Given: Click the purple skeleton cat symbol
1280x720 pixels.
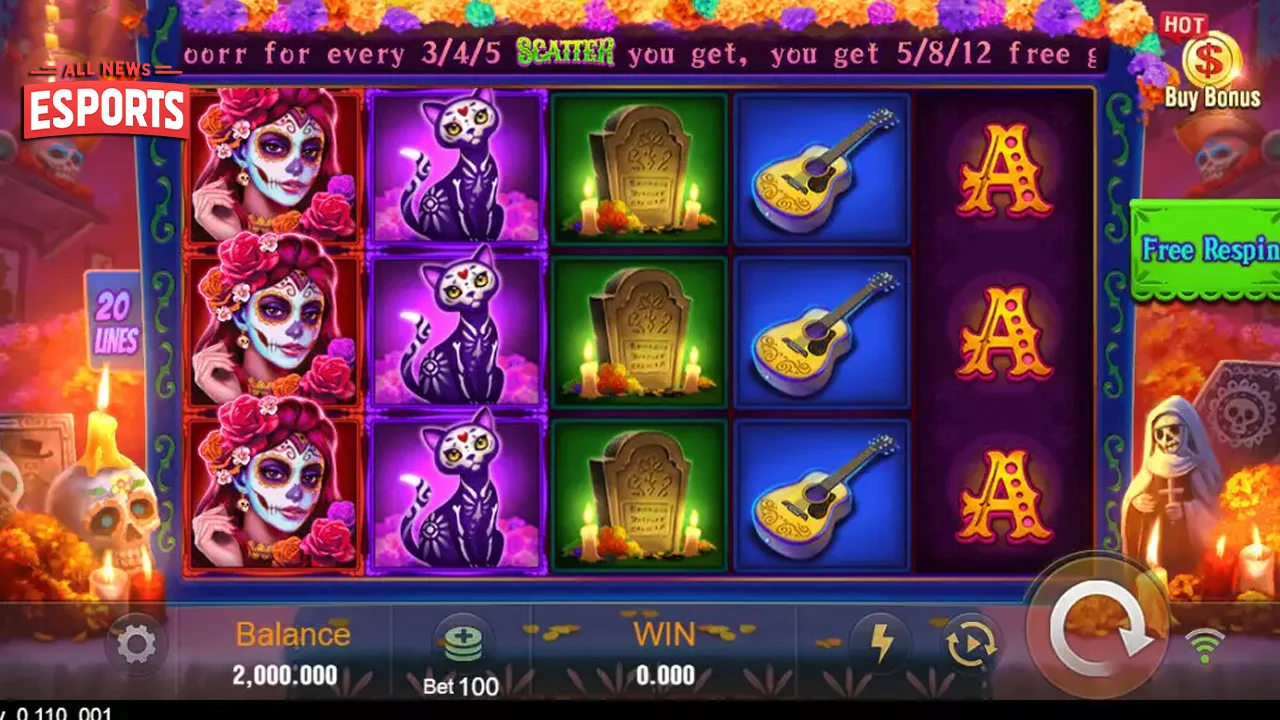Looking at the screenshot, I should [x=458, y=335].
